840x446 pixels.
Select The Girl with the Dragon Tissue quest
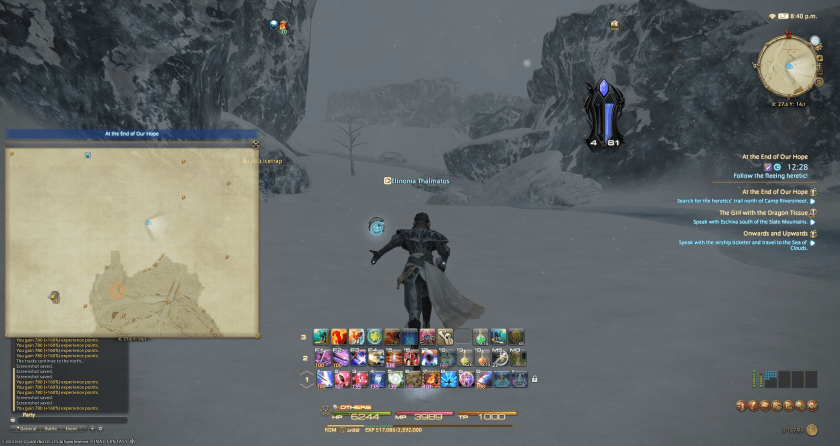(x=762, y=213)
